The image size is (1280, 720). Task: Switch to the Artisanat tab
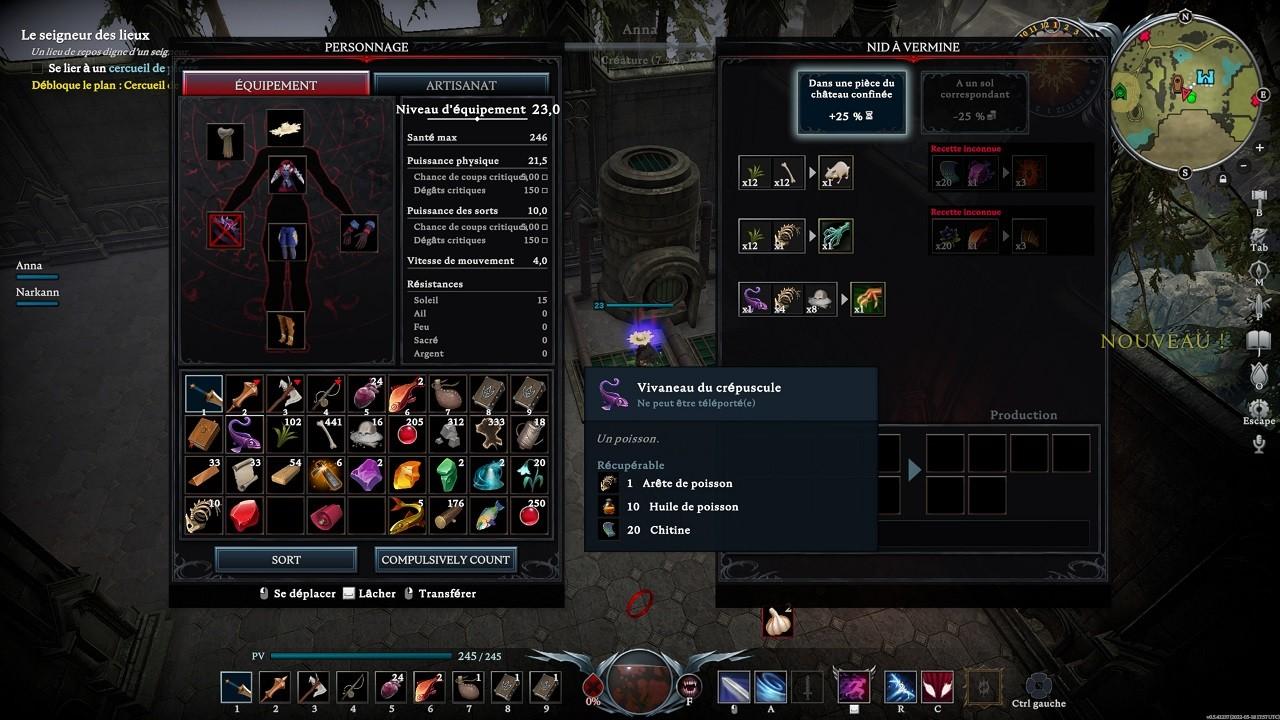click(461, 85)
